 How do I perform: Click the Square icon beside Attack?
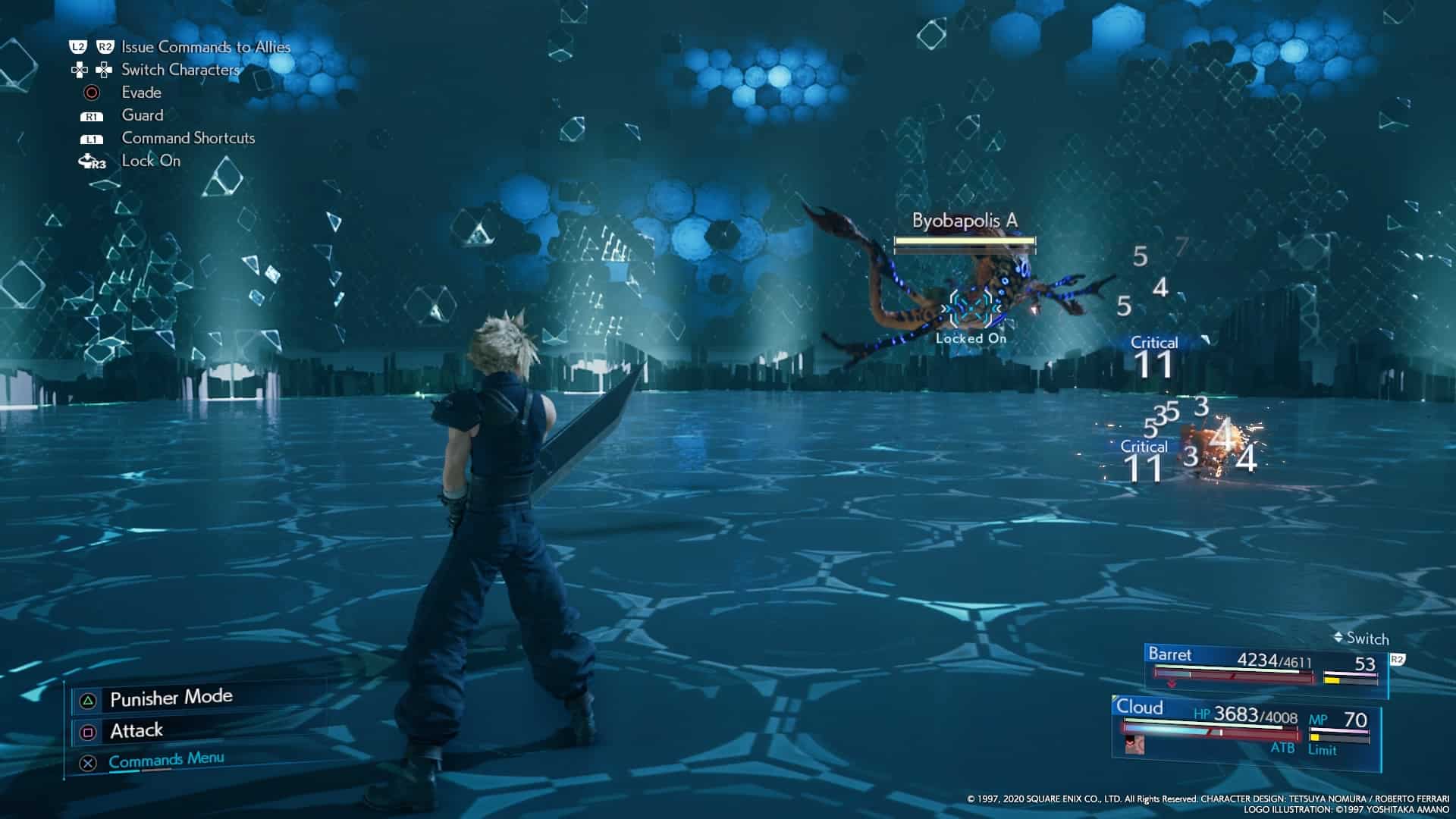click(x=89, y=733)
